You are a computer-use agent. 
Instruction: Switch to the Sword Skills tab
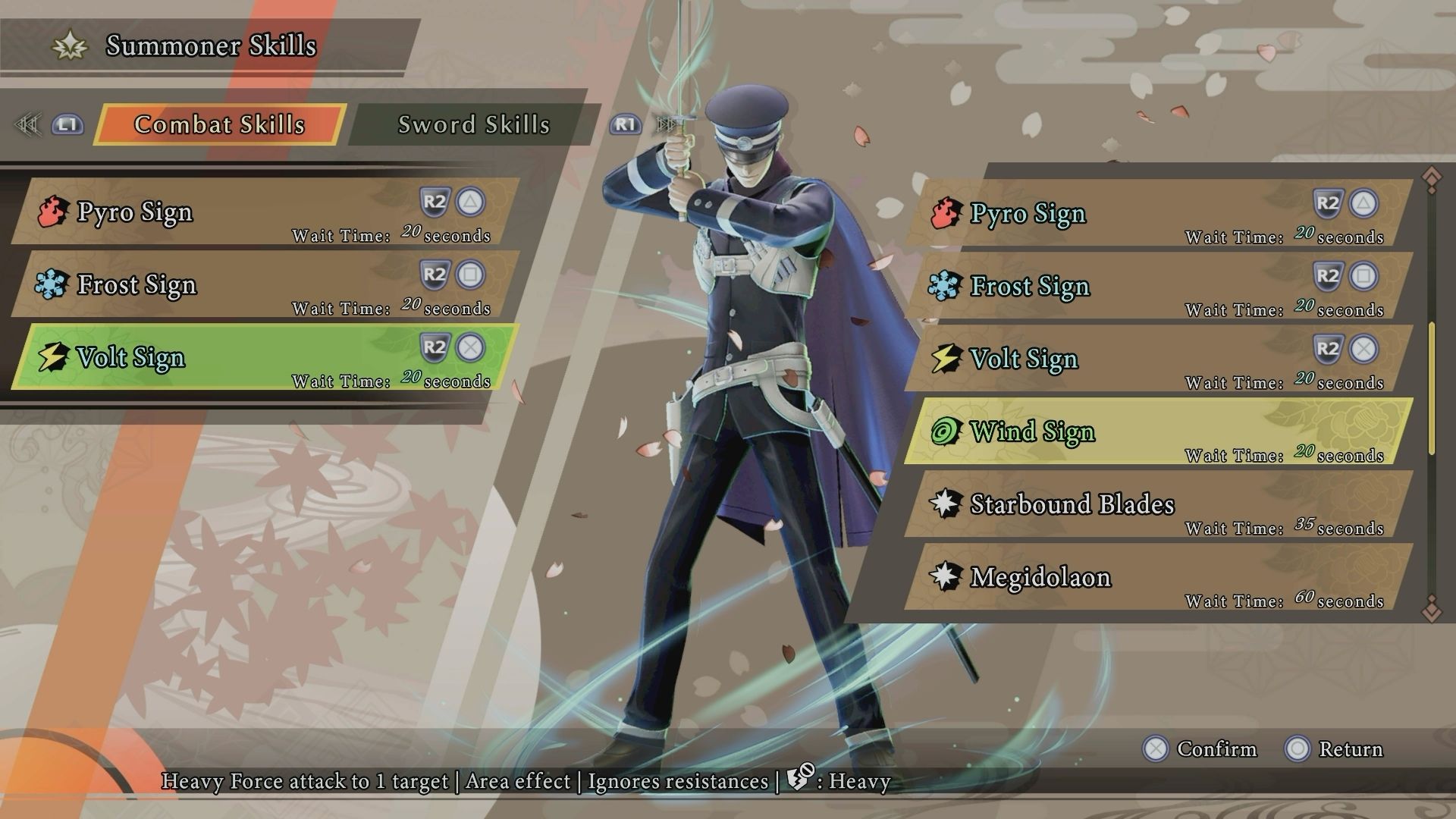[472, 125]
